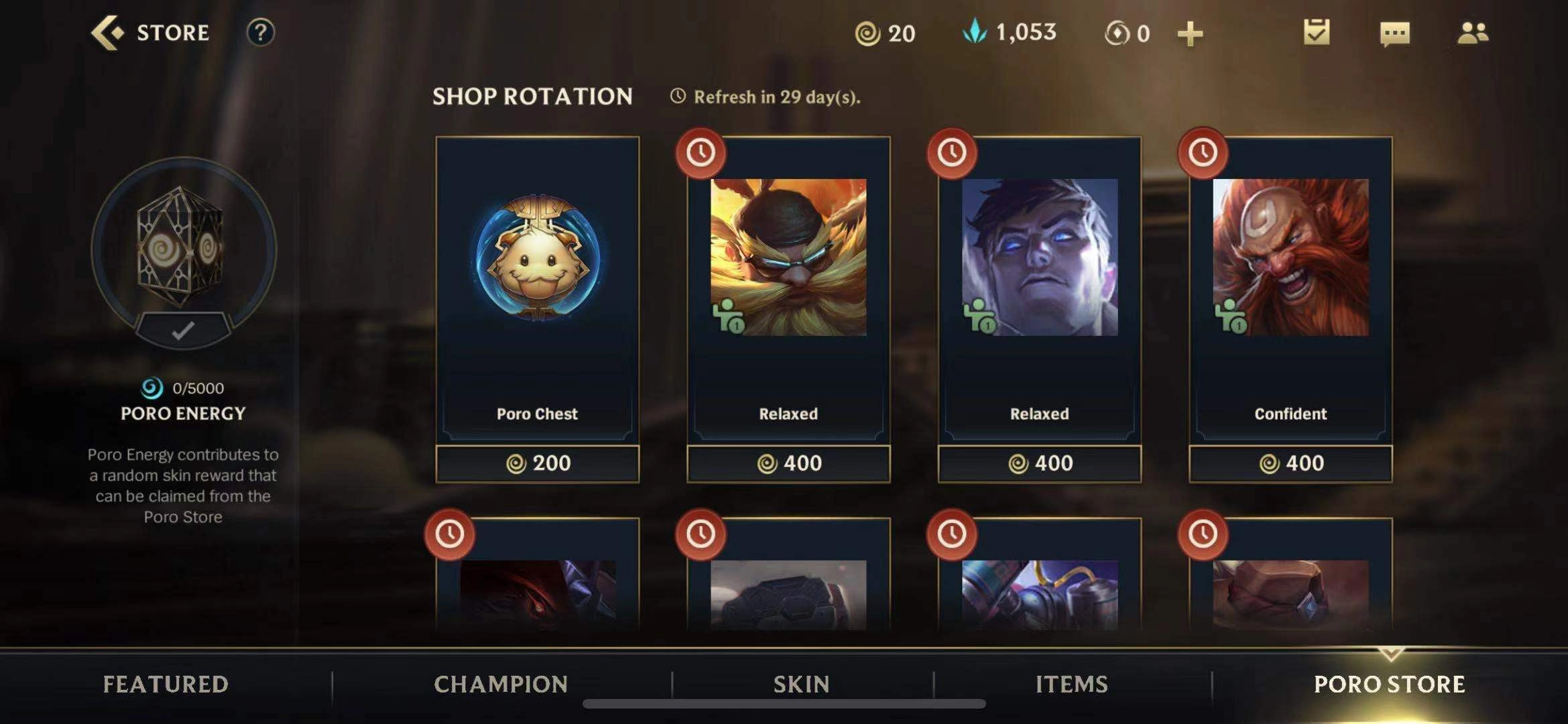Click the Blue Motes balance of 1,053

coord(1010,32)
